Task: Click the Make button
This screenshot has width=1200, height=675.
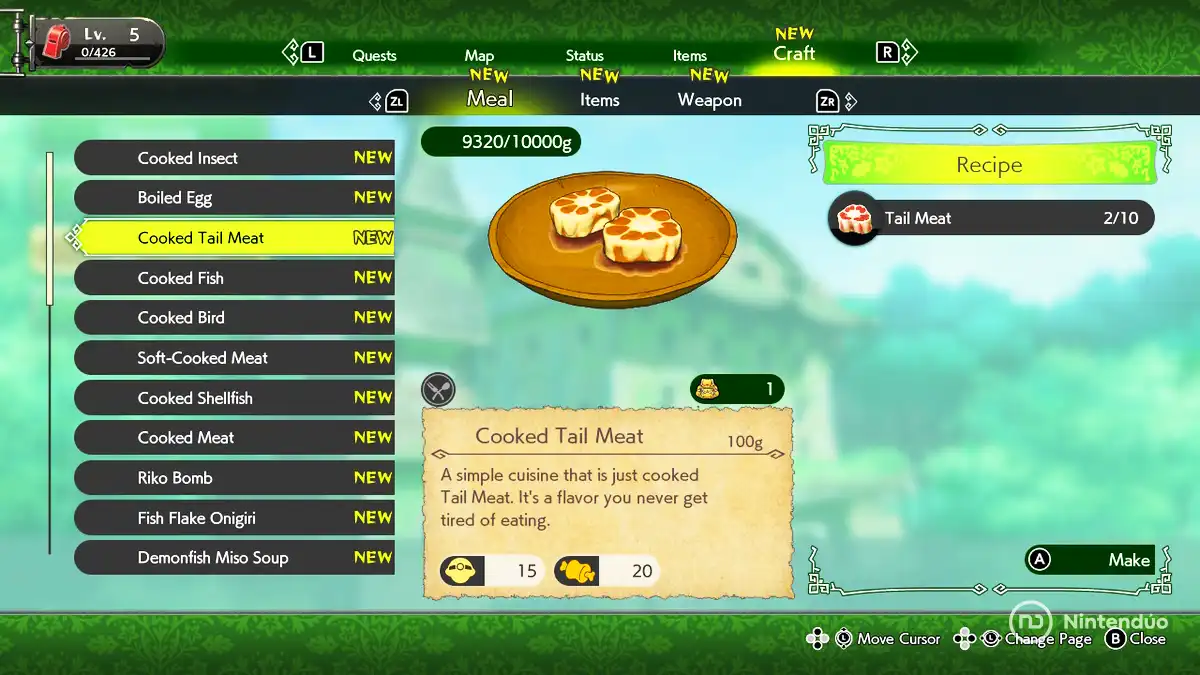Action: [1090, 560]
